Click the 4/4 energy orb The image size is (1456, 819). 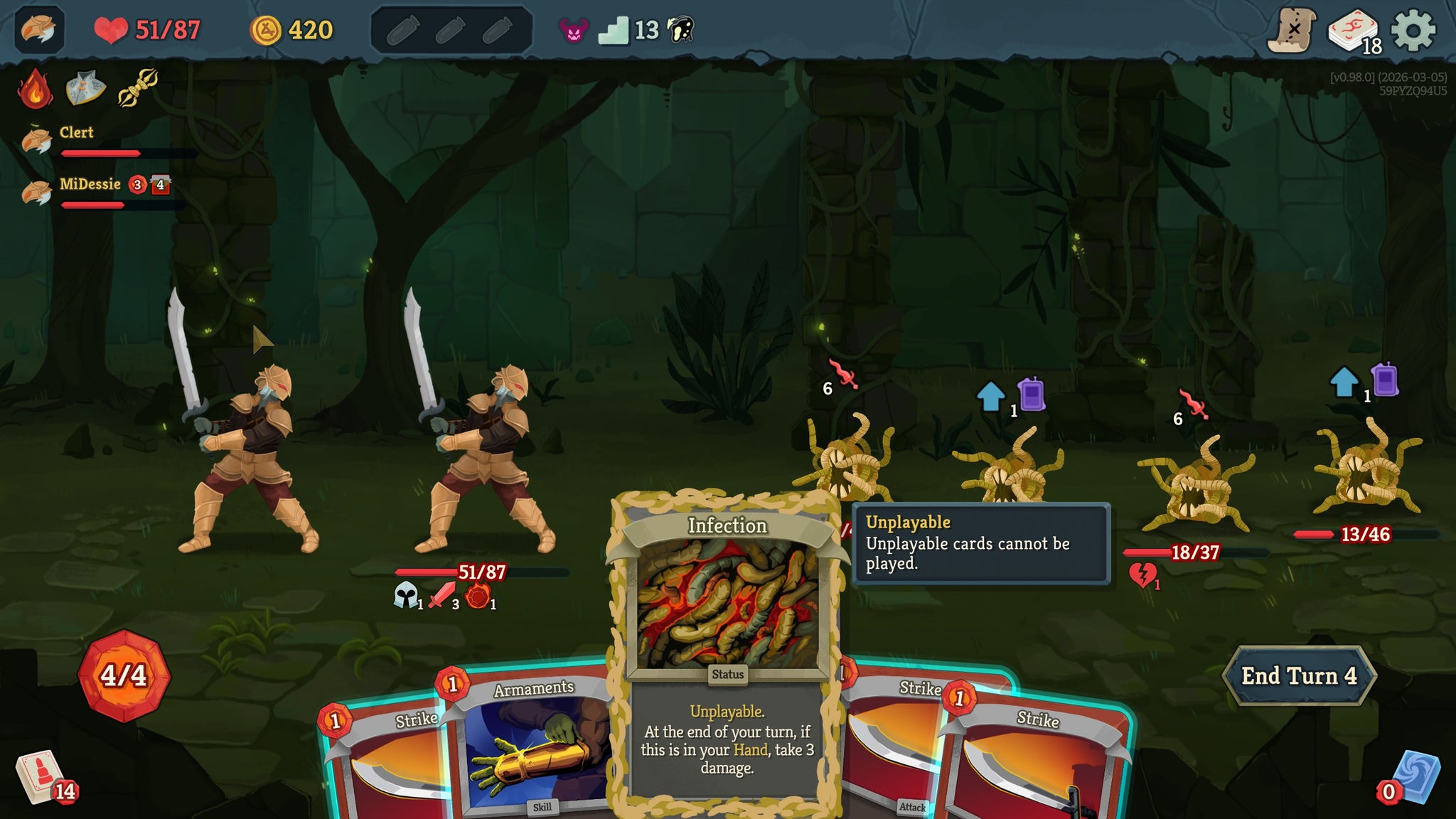124,675
